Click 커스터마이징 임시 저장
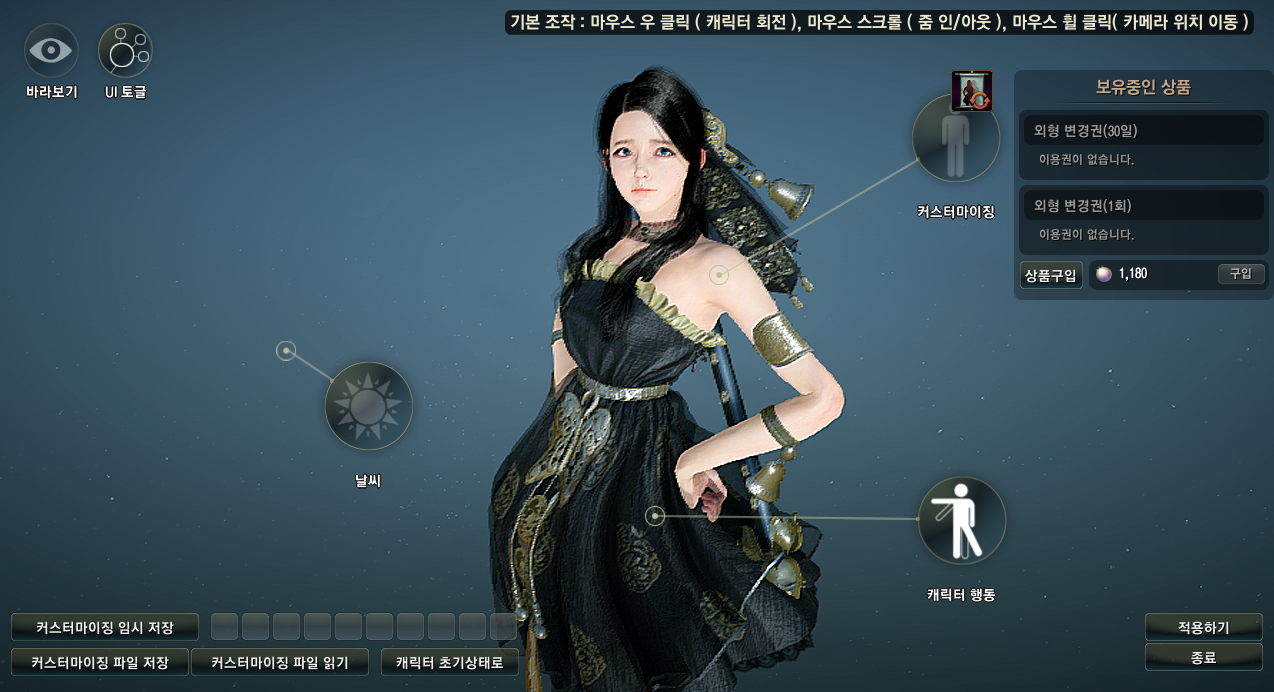 [105, 628]
